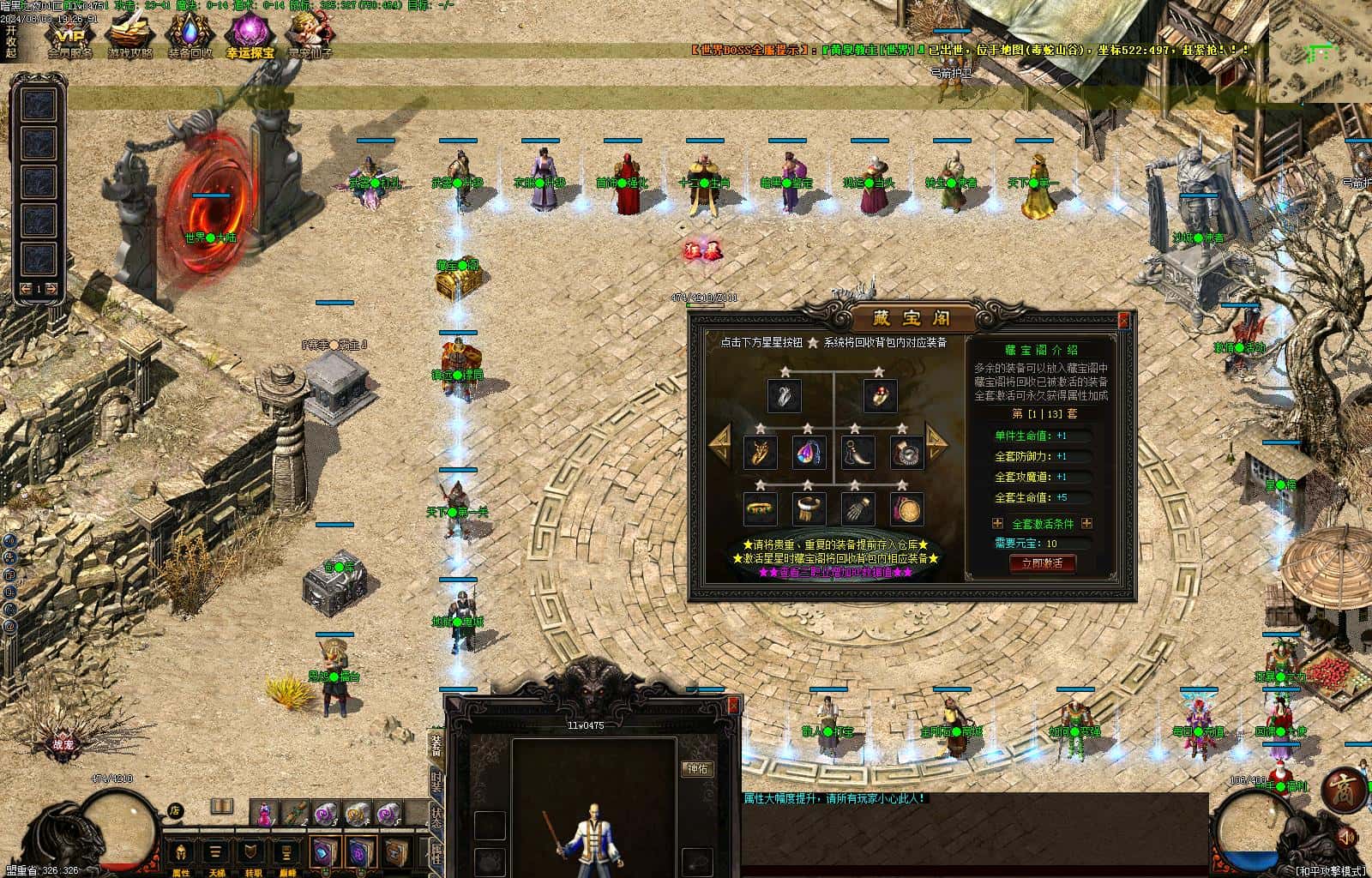Open the 属性 attributes helmet button
This screenshot has width=1372, height=878.
point(181,854)
